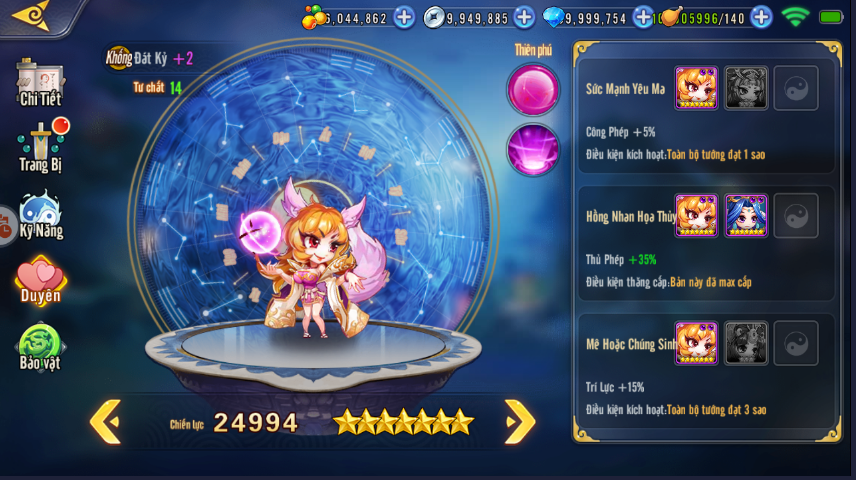Show the next hero with right arrow

[x=519, y=421]
